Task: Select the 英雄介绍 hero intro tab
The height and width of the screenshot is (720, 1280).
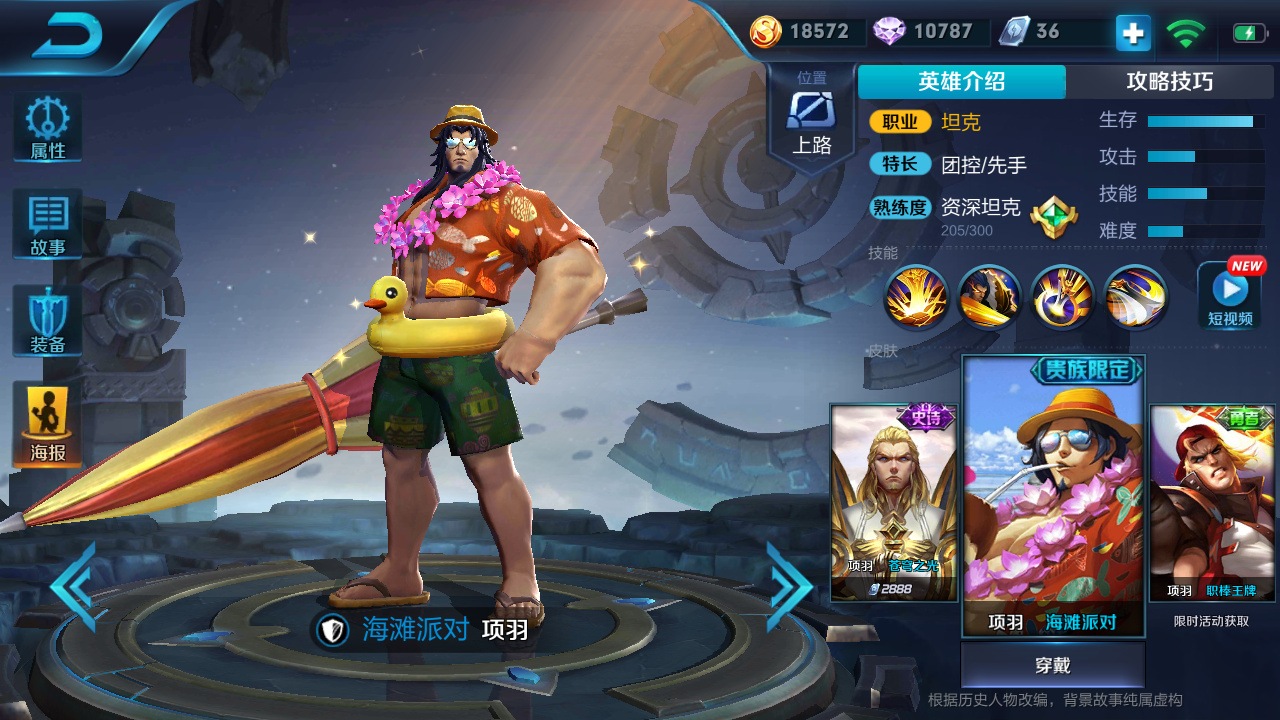Action: (961, 82)
